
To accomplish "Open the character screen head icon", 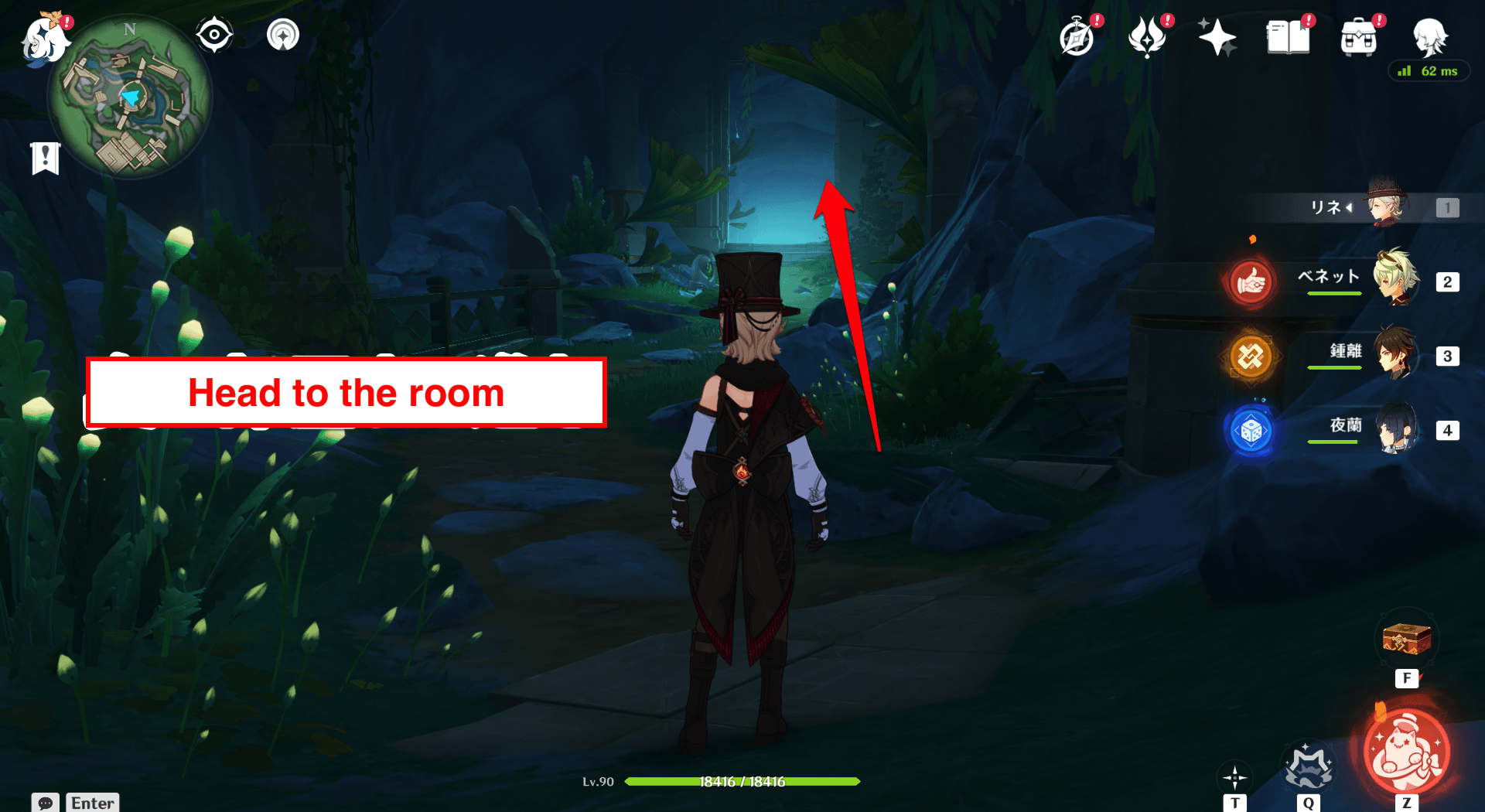I will (x=1429, y=36).
